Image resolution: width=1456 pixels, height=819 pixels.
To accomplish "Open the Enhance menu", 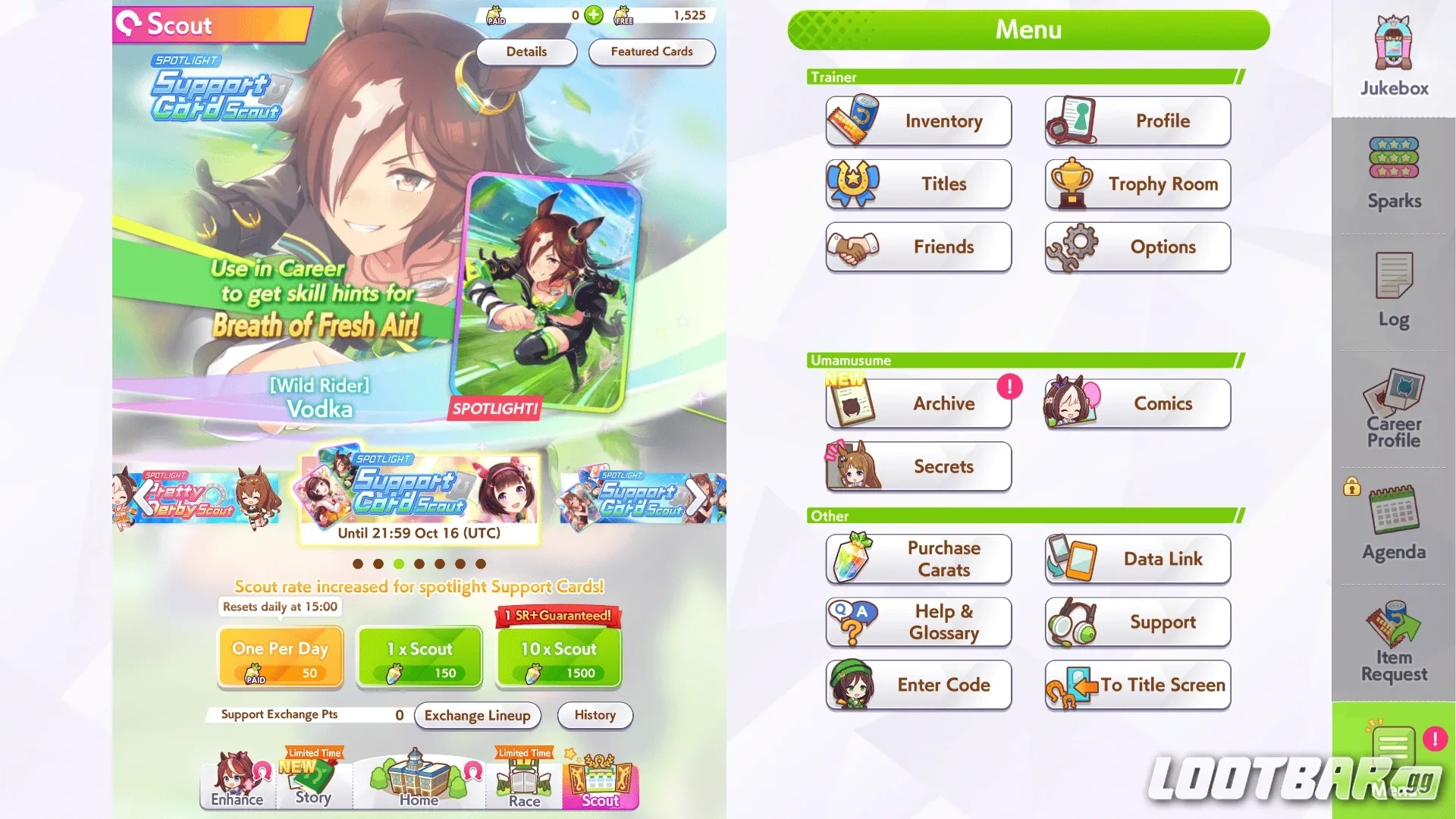I will click(236, 785).
